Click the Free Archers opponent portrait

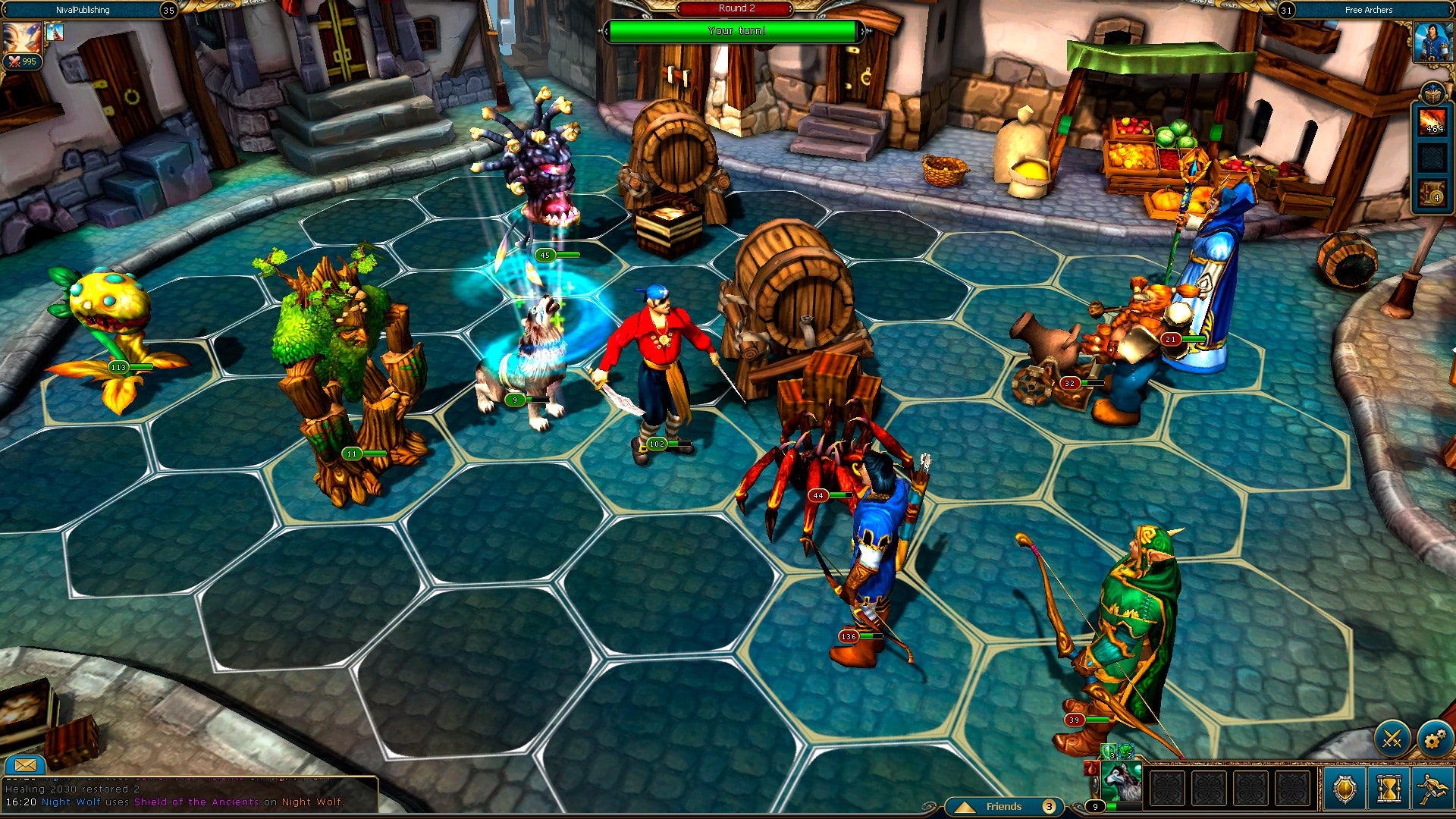click(1432, 42)
